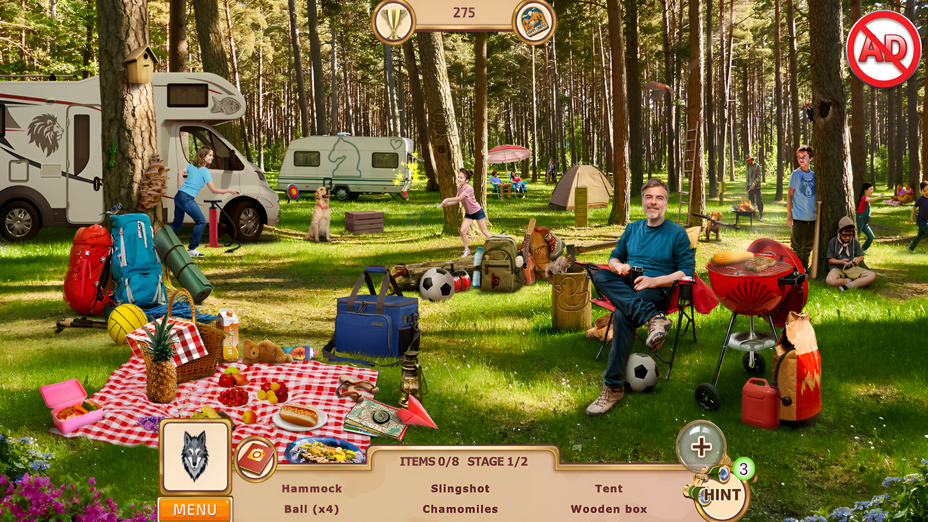Choose Slingshot from the item list
928x522 pixels.
[x=460, y=489]
